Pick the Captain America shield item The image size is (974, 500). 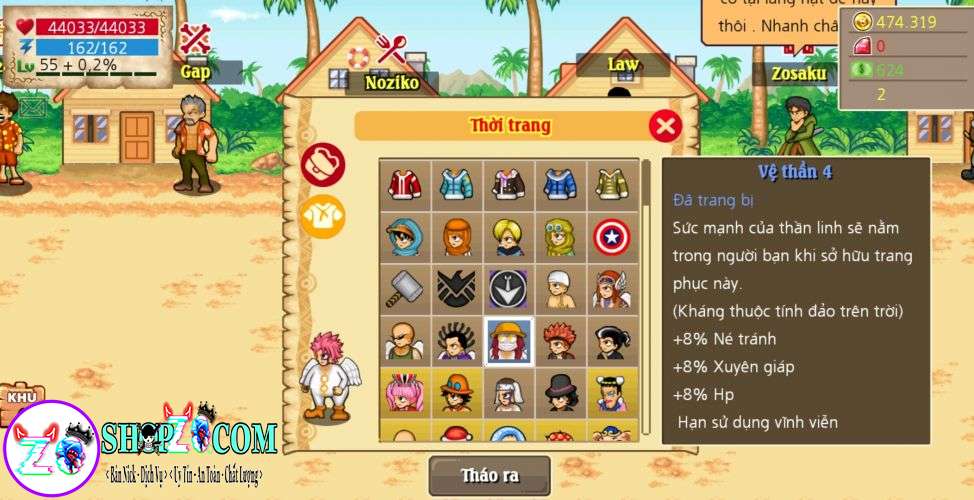(x=612, y=237)
